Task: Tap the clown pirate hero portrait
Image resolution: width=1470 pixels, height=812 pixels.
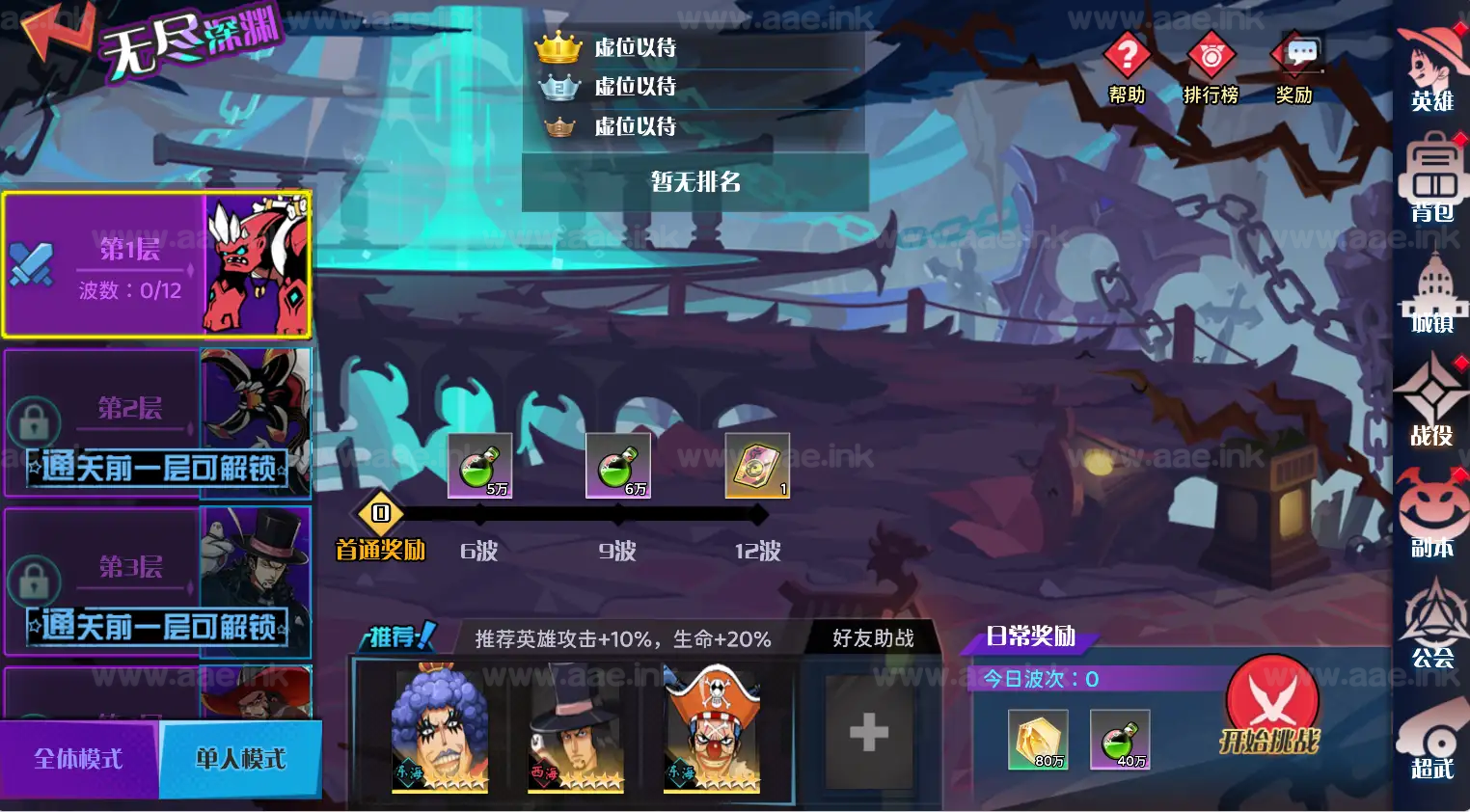Action: 710,730
